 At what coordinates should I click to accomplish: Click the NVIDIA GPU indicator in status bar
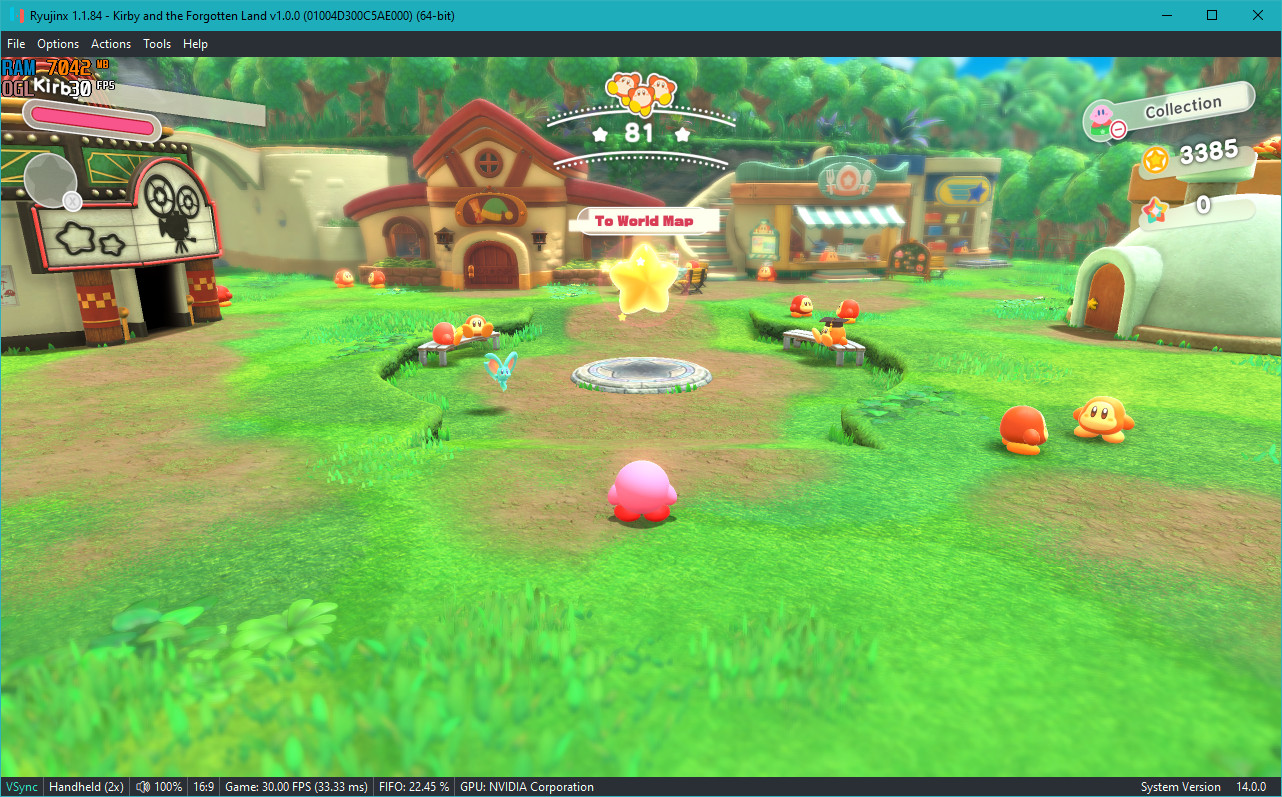pos(527,786)
